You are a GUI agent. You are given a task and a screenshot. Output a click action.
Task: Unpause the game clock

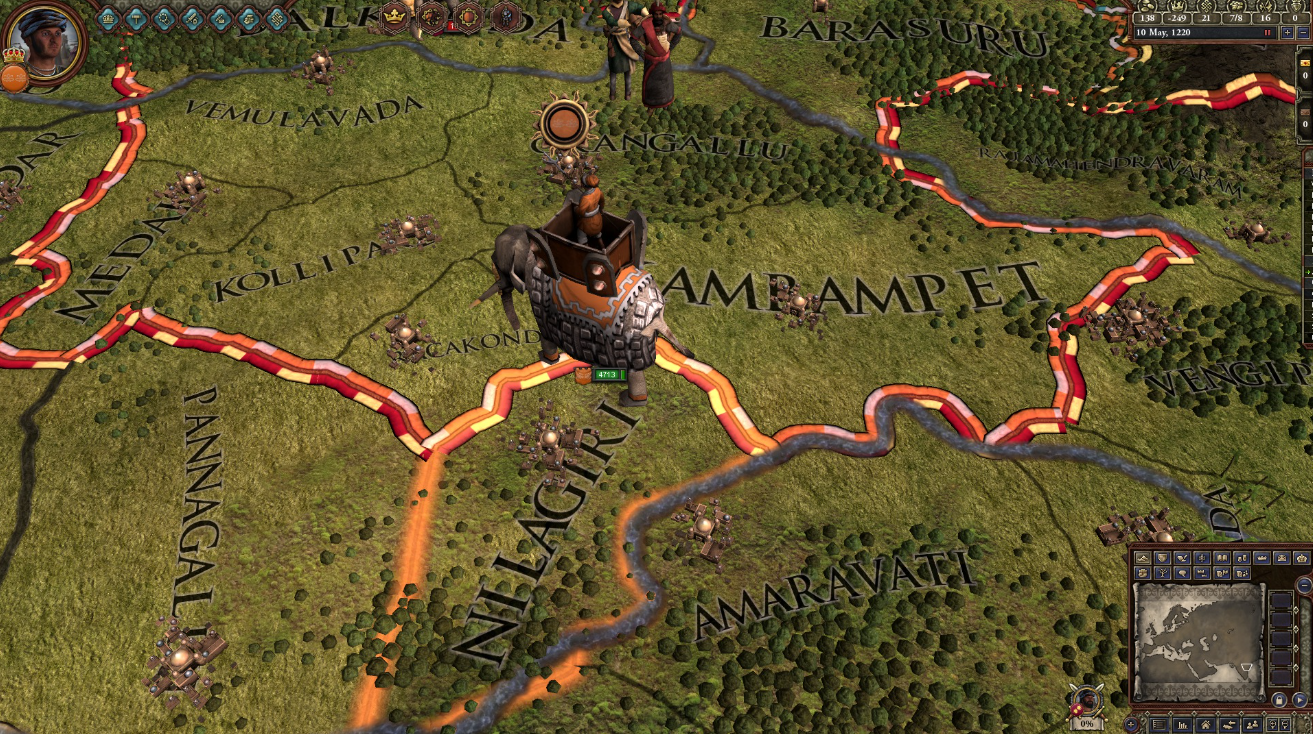tap(1268, 32)
